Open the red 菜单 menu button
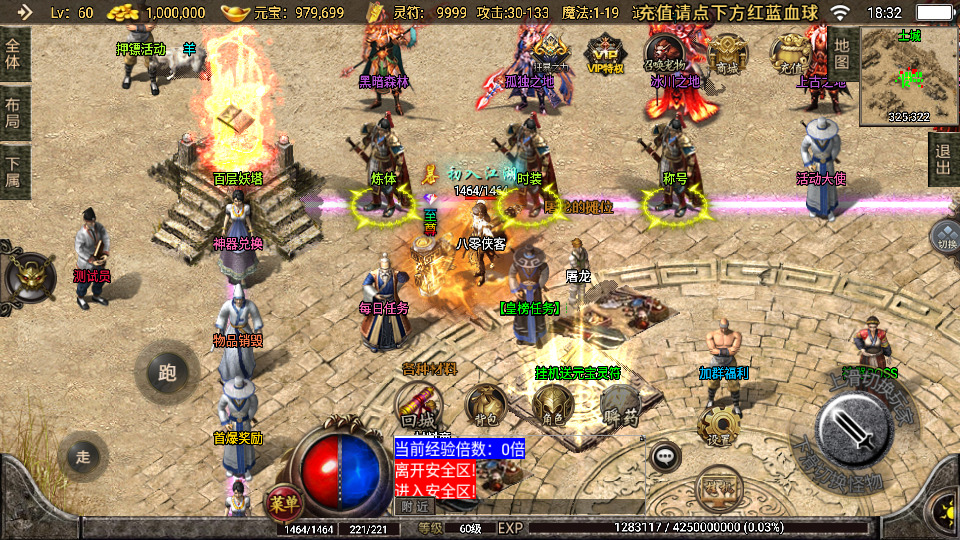 [x=283, y=499]
